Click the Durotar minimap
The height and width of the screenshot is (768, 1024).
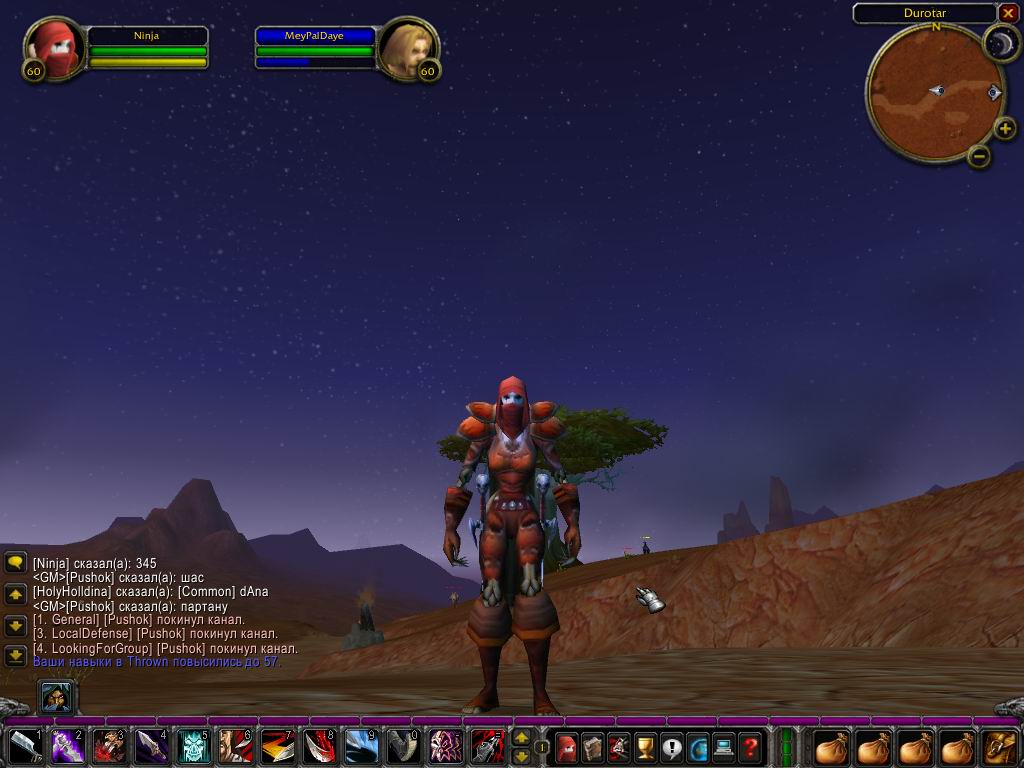921,92
